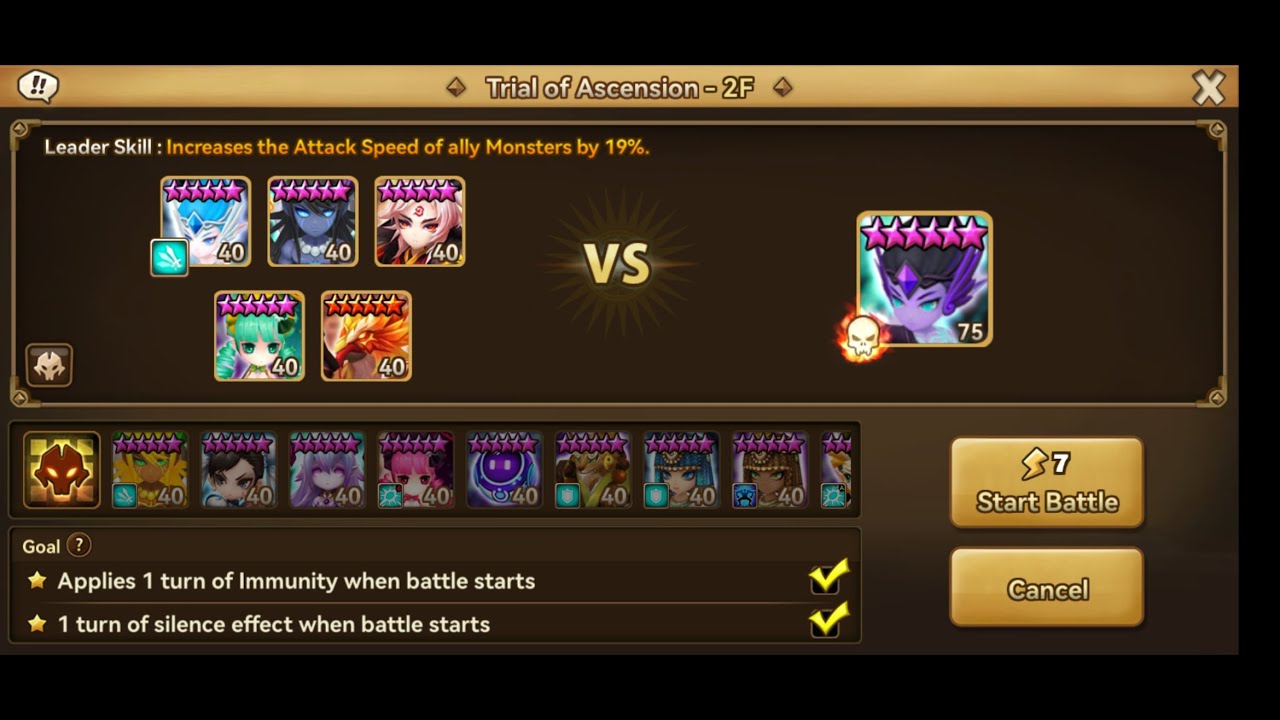The image size is (1280, 720).
Task: Click the Cancel button
Action: [1046, 589]
